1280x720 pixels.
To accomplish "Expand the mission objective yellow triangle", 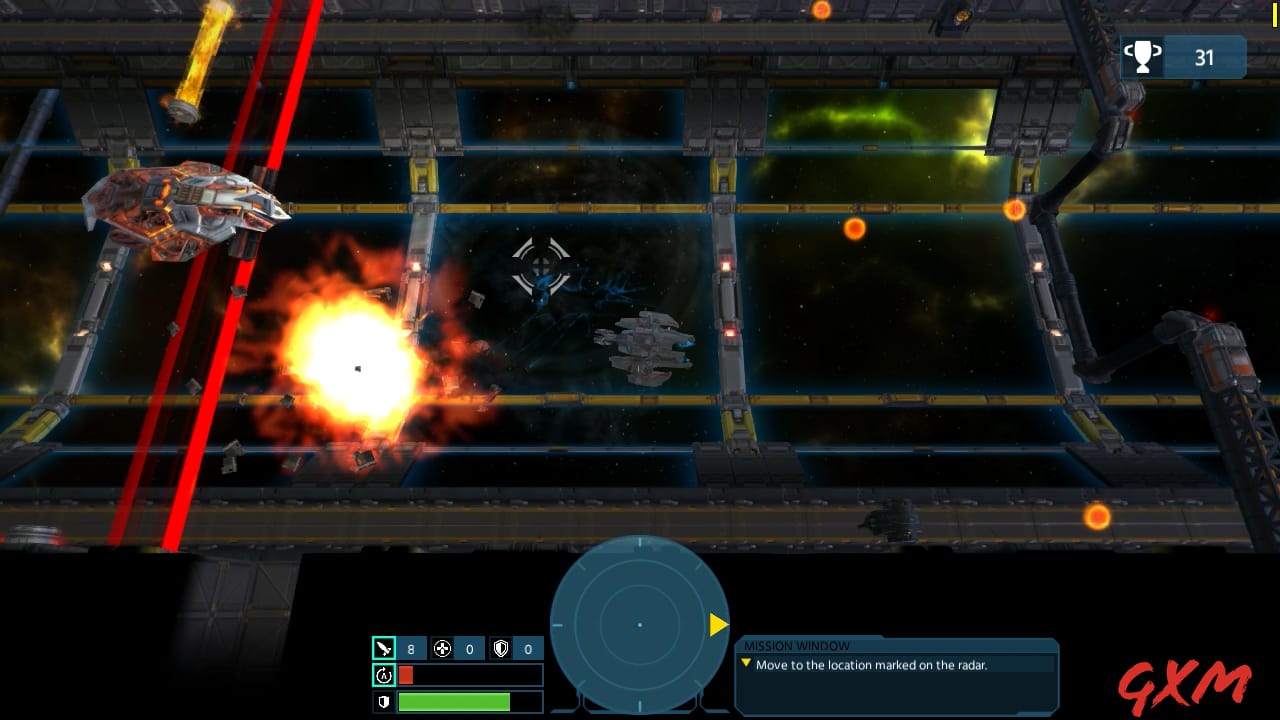I will pyautogui.click(x=746, y=662).
